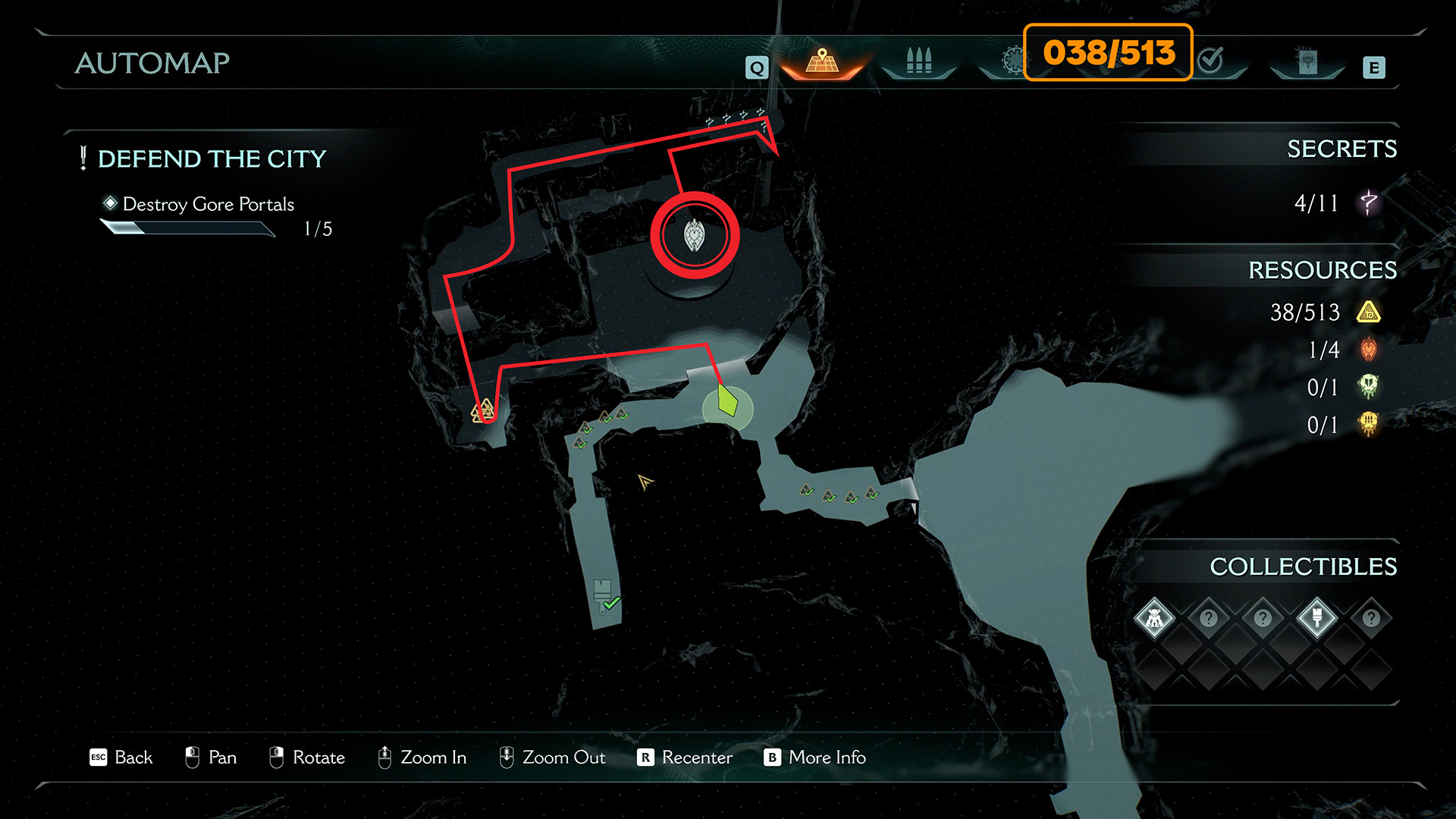Select the paintbrush marker with green checkmark

click(x=604, y=597)
